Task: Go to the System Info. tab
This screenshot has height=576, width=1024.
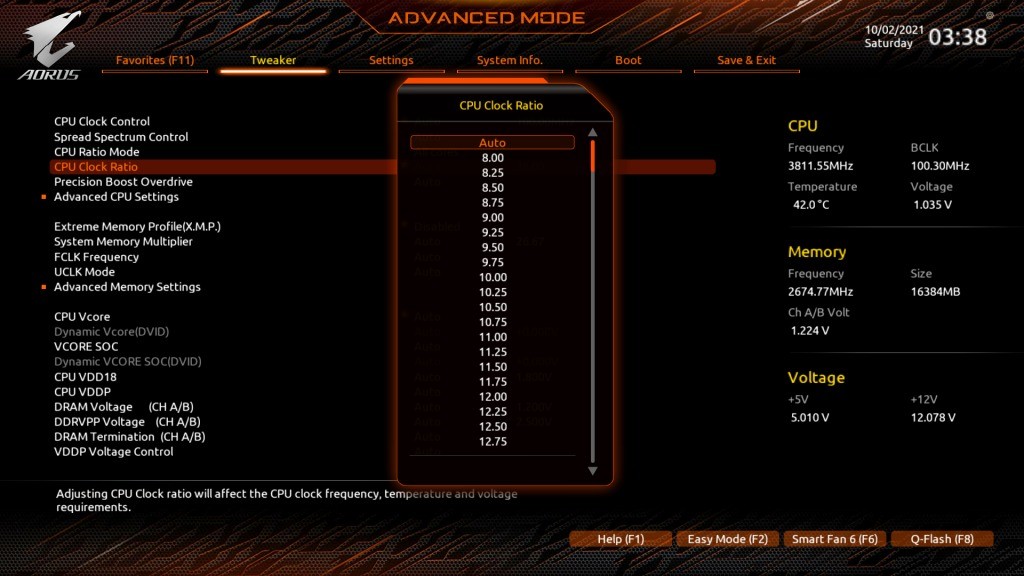Action: pos(510,60)
